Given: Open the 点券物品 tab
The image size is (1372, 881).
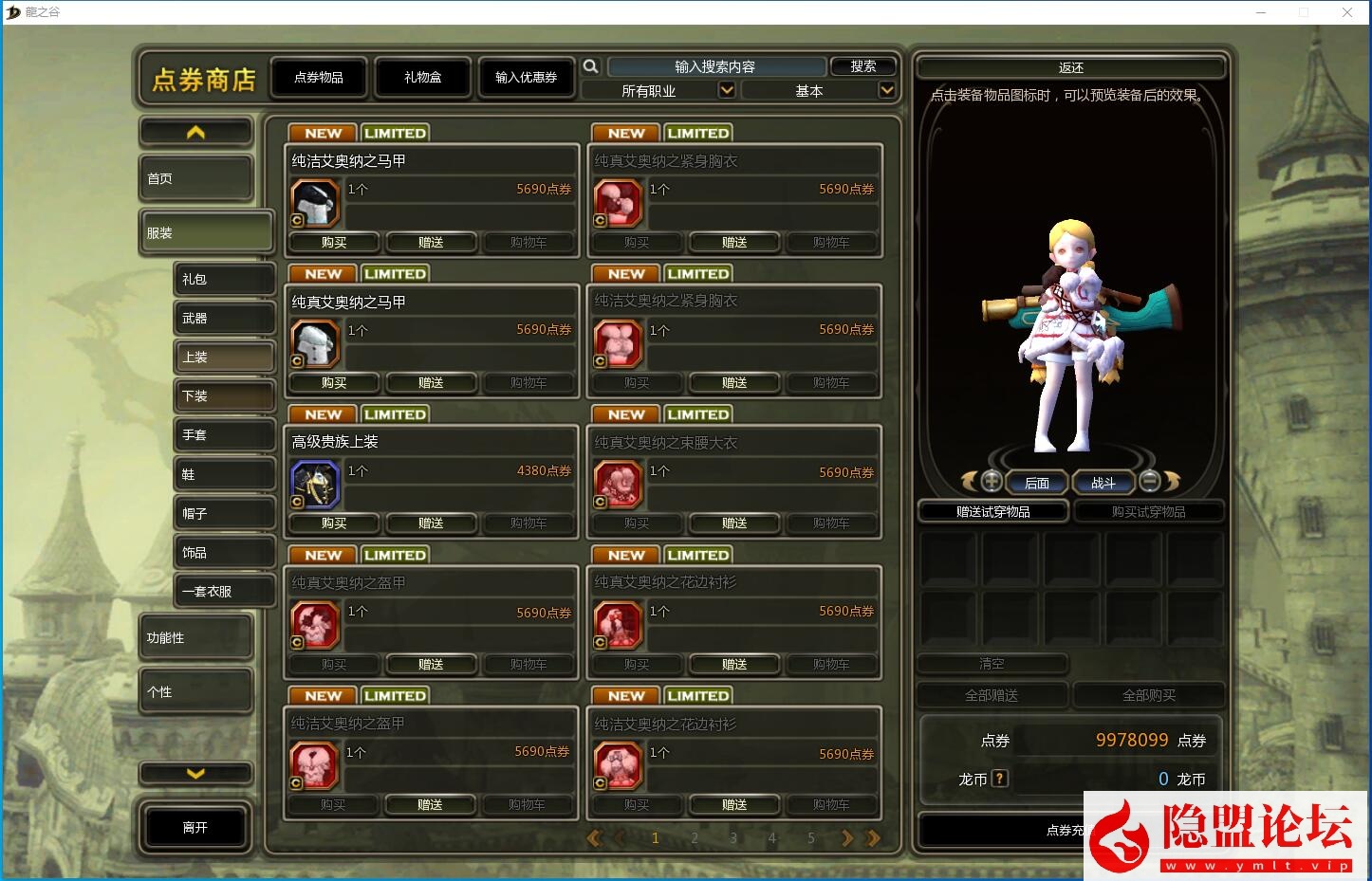Looking at the screenshot, I should point(318,78).
